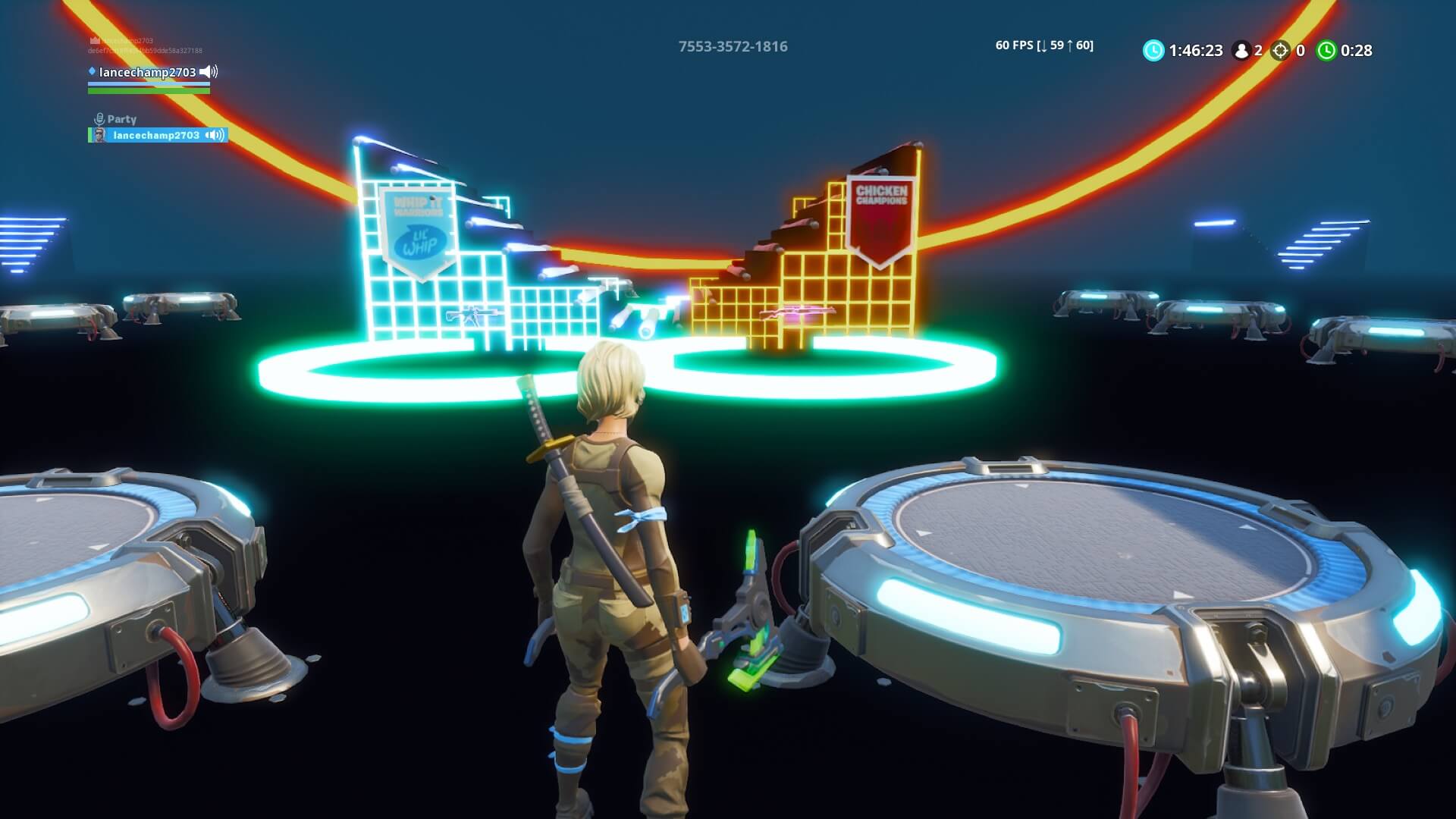
Task: Mute the speaker next to lancechamp2703 nameplate
Action: click(208, 73)
